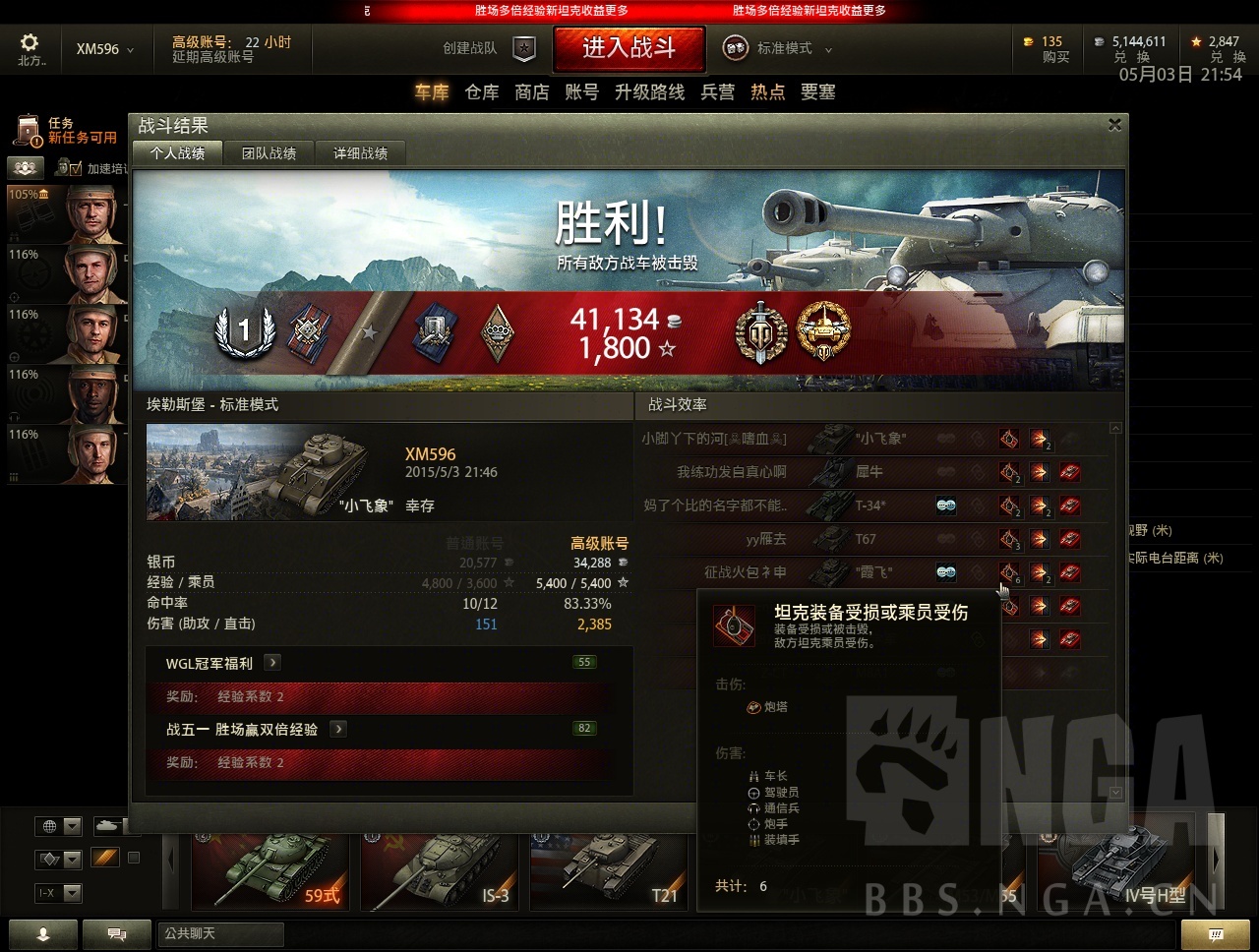Switch to the 团队战绩 tab
This screenshot has width=1259, height=952.
point(270,152)
